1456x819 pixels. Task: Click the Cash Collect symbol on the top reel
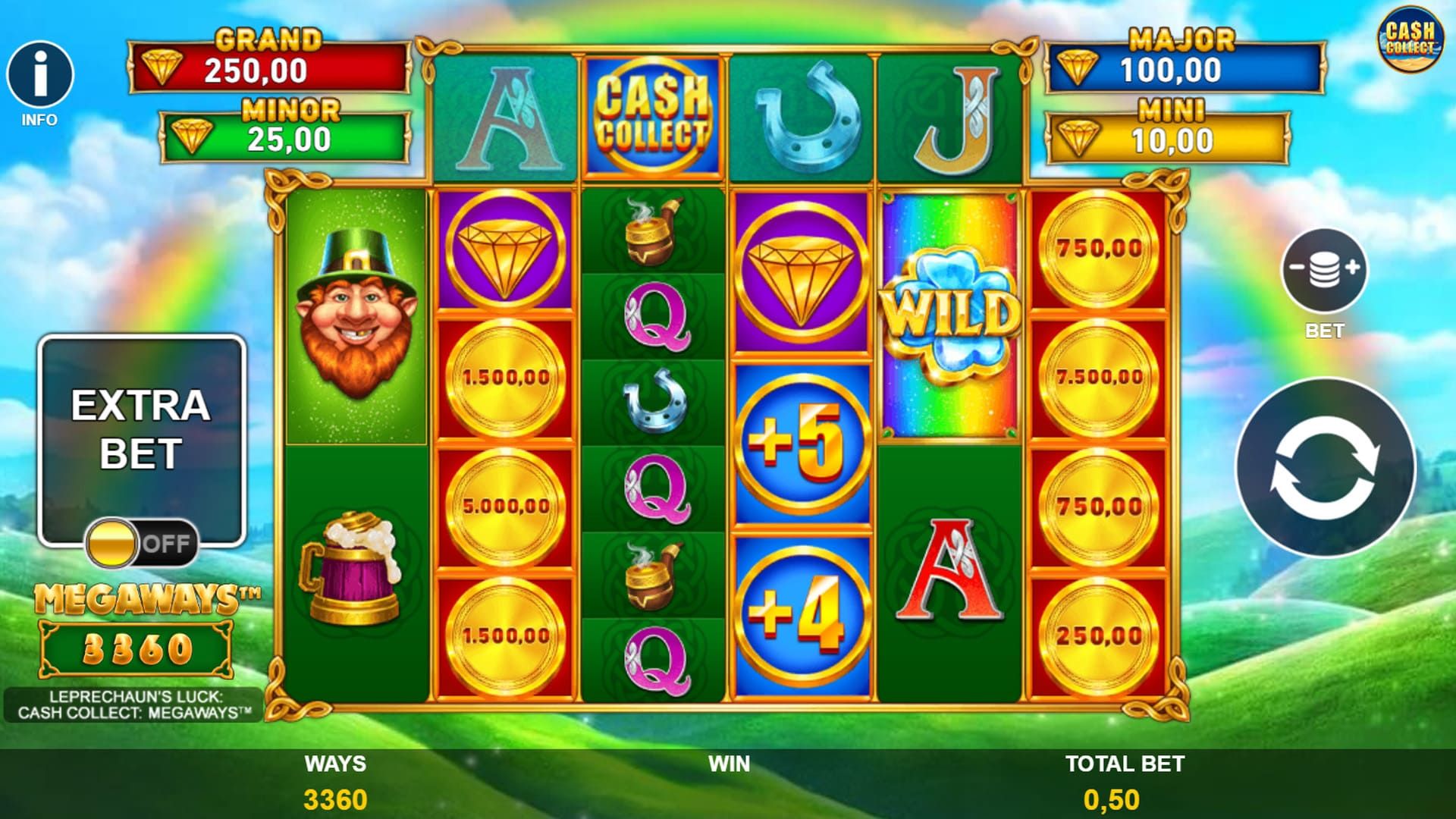(651, 112)
